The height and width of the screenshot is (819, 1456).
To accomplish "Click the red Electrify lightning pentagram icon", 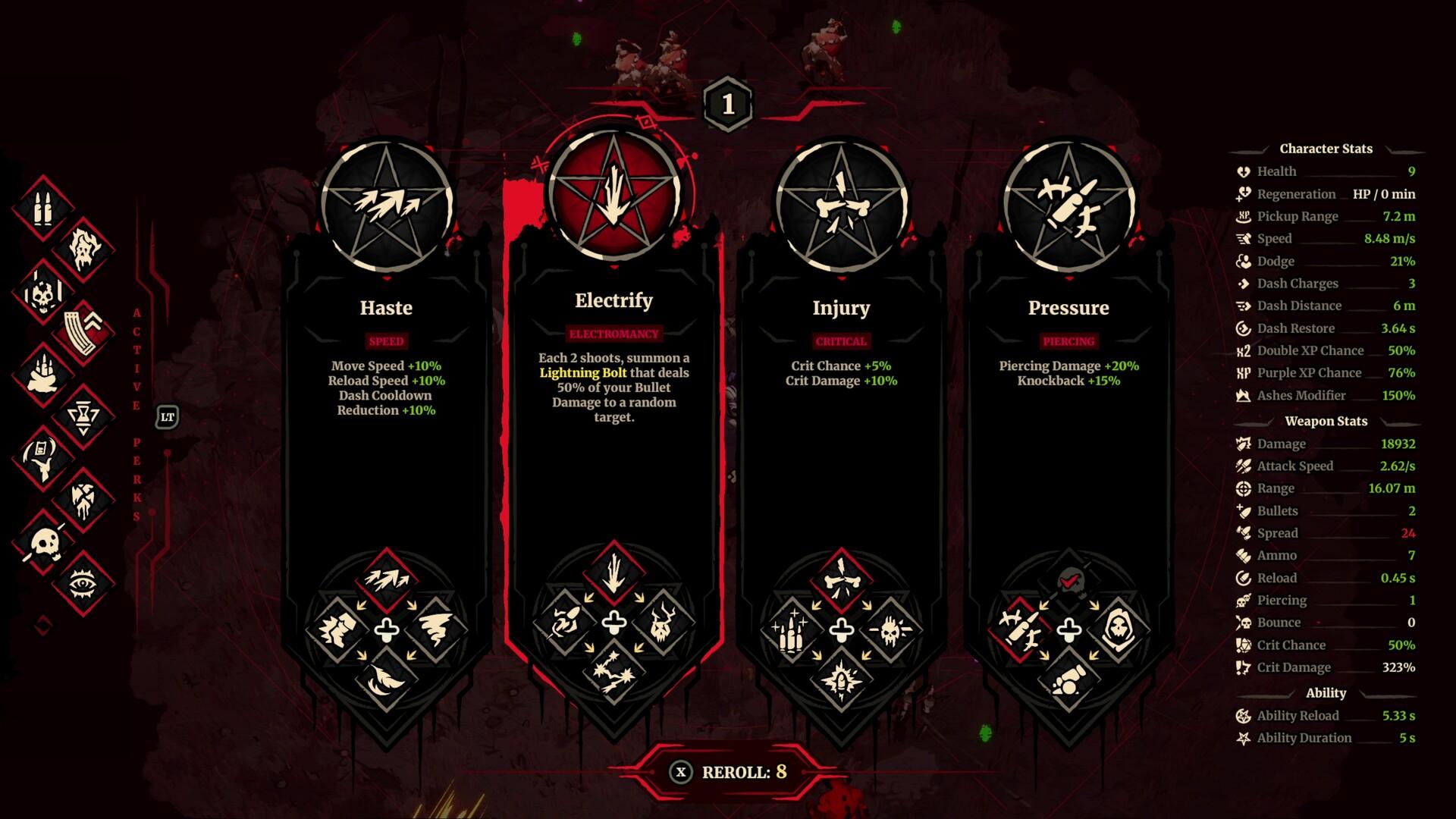I will [x=613, y=193].
